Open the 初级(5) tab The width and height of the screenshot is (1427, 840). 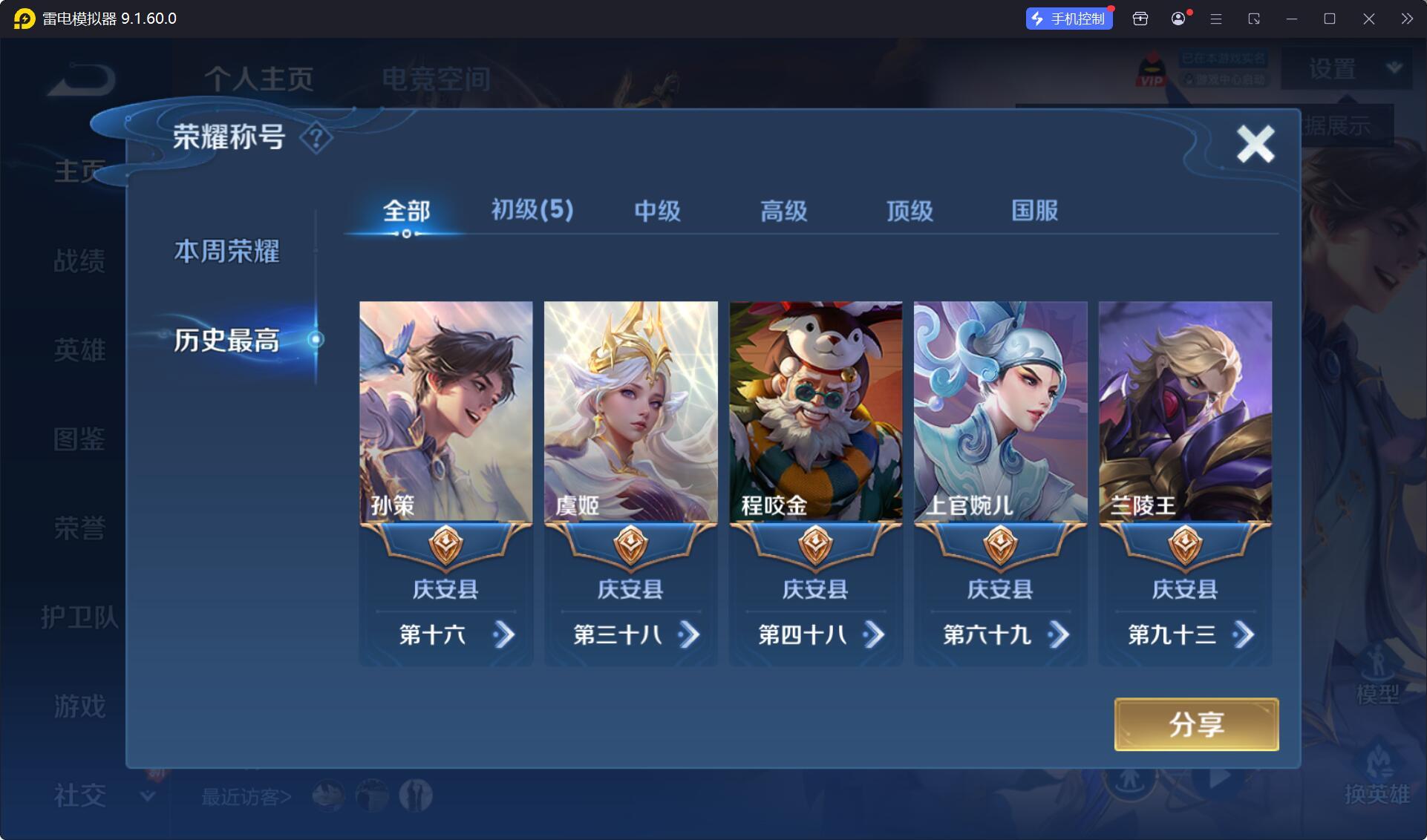pyautogui.click(x=532, y=211)
